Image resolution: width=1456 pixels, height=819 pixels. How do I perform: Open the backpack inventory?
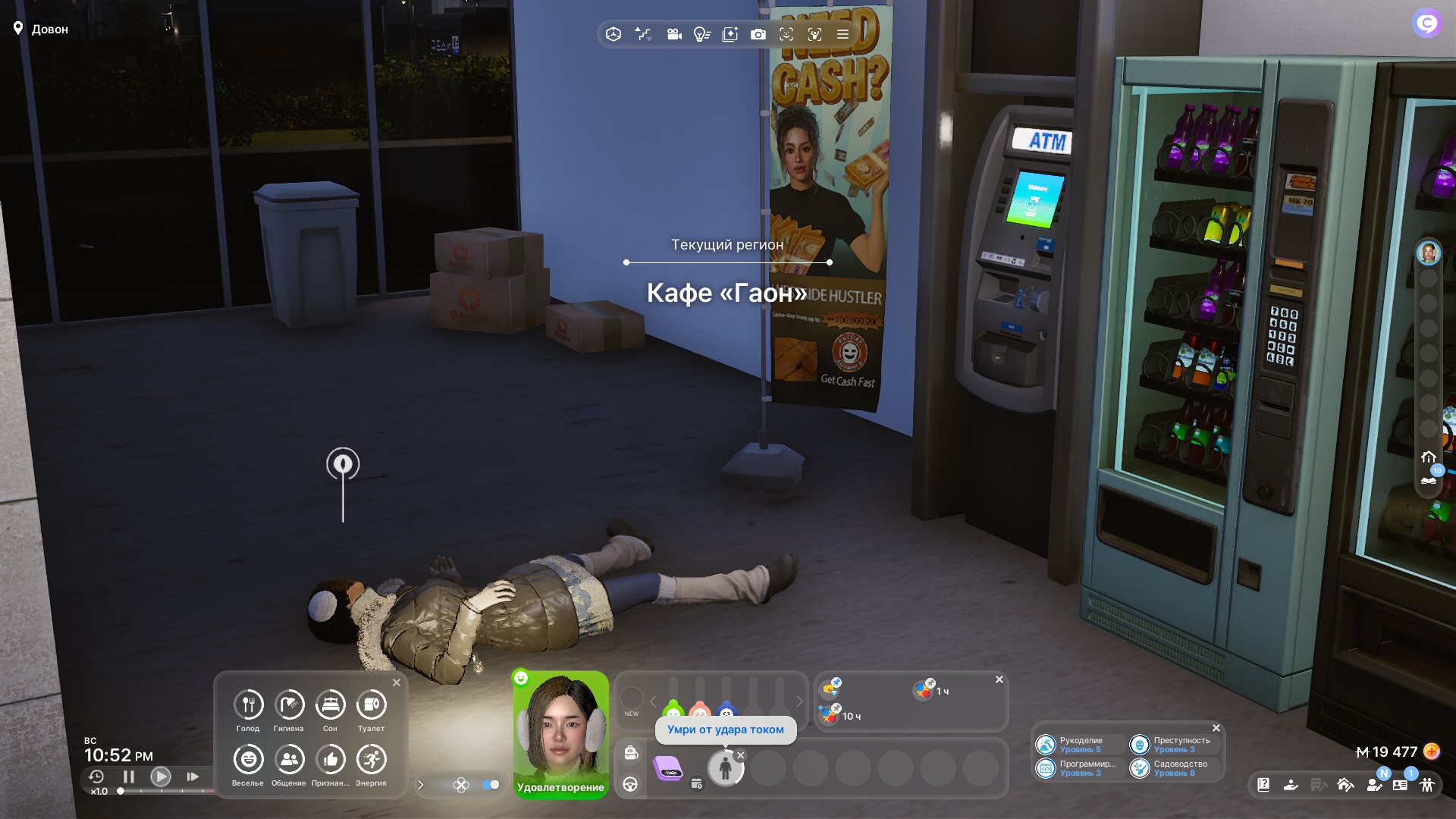click(631, 752)
